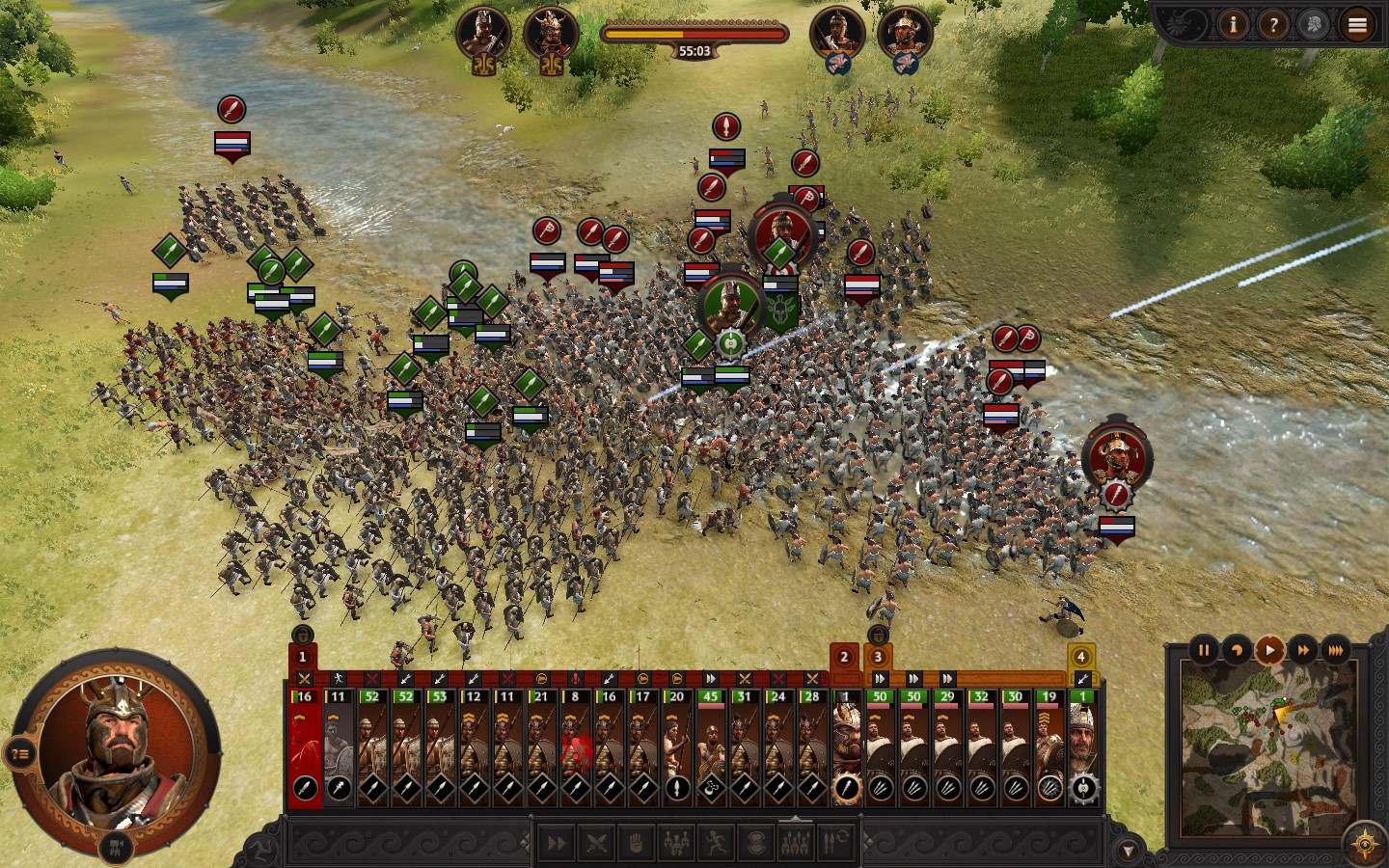Select control group 1 tab
The image size is (1389, 868).
click(x=302, y=657)
